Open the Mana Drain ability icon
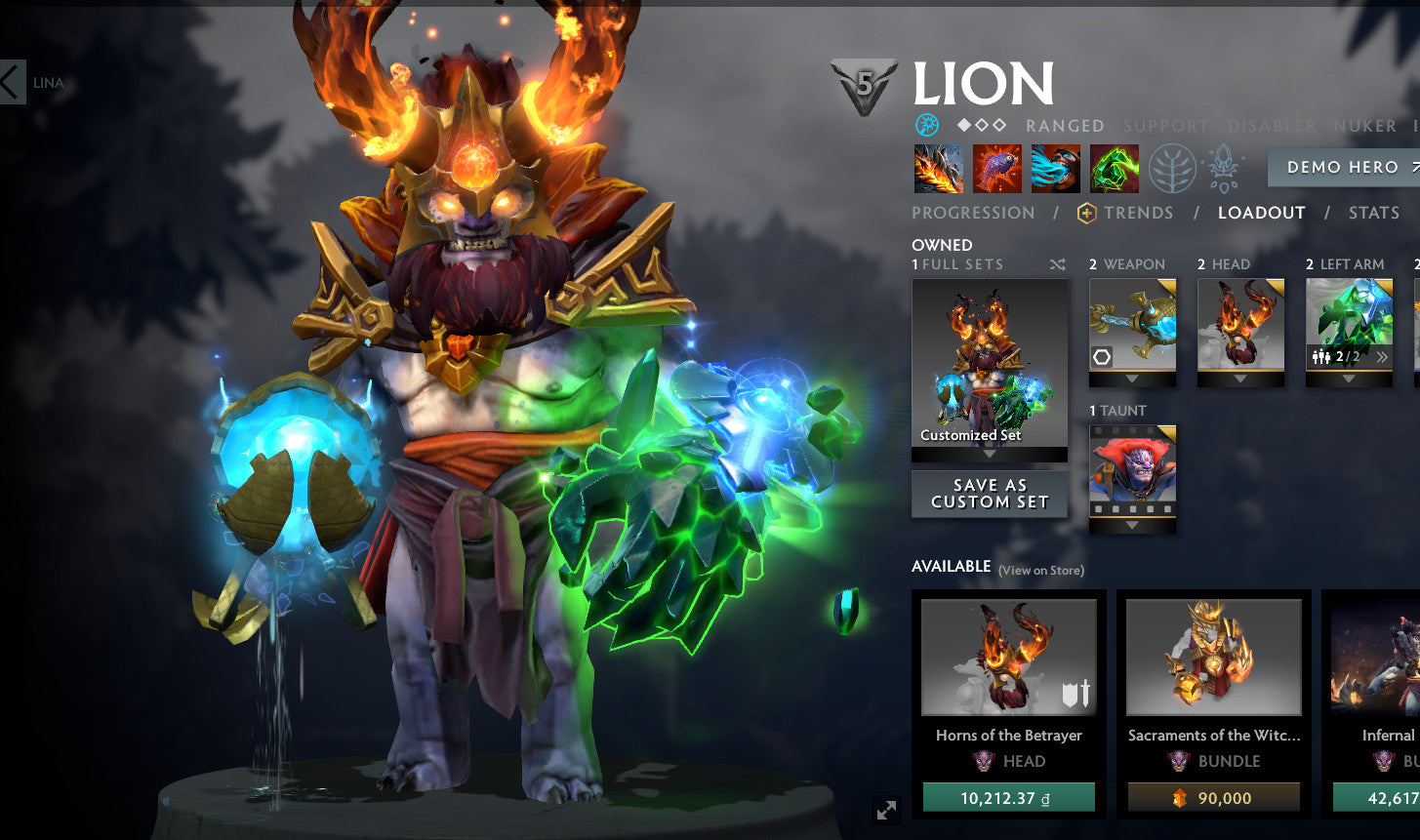The height and width of the screenshot is (840, 1420). (1056, 168)
